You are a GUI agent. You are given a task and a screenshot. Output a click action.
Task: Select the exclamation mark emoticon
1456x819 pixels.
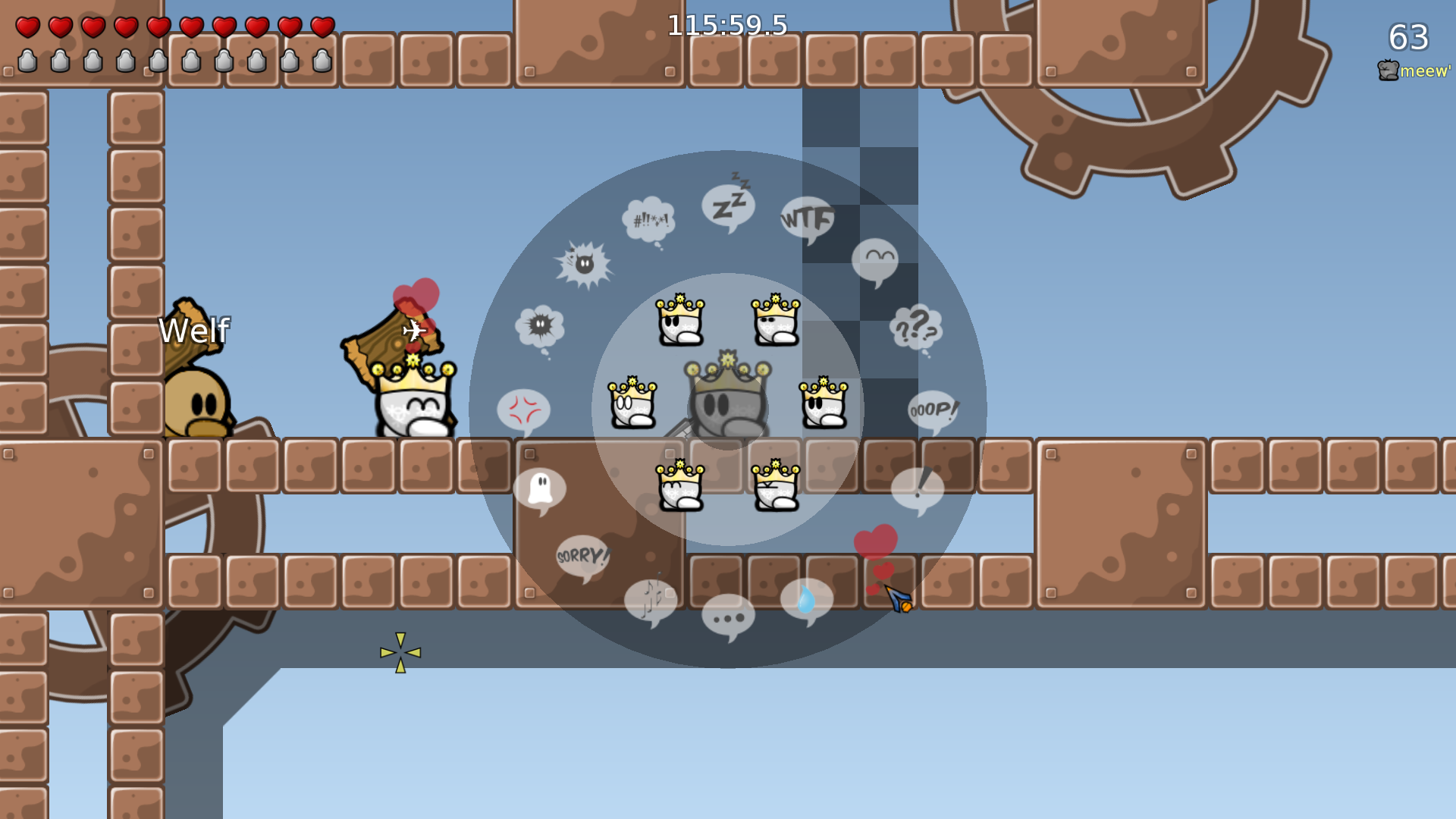point(918,489)
